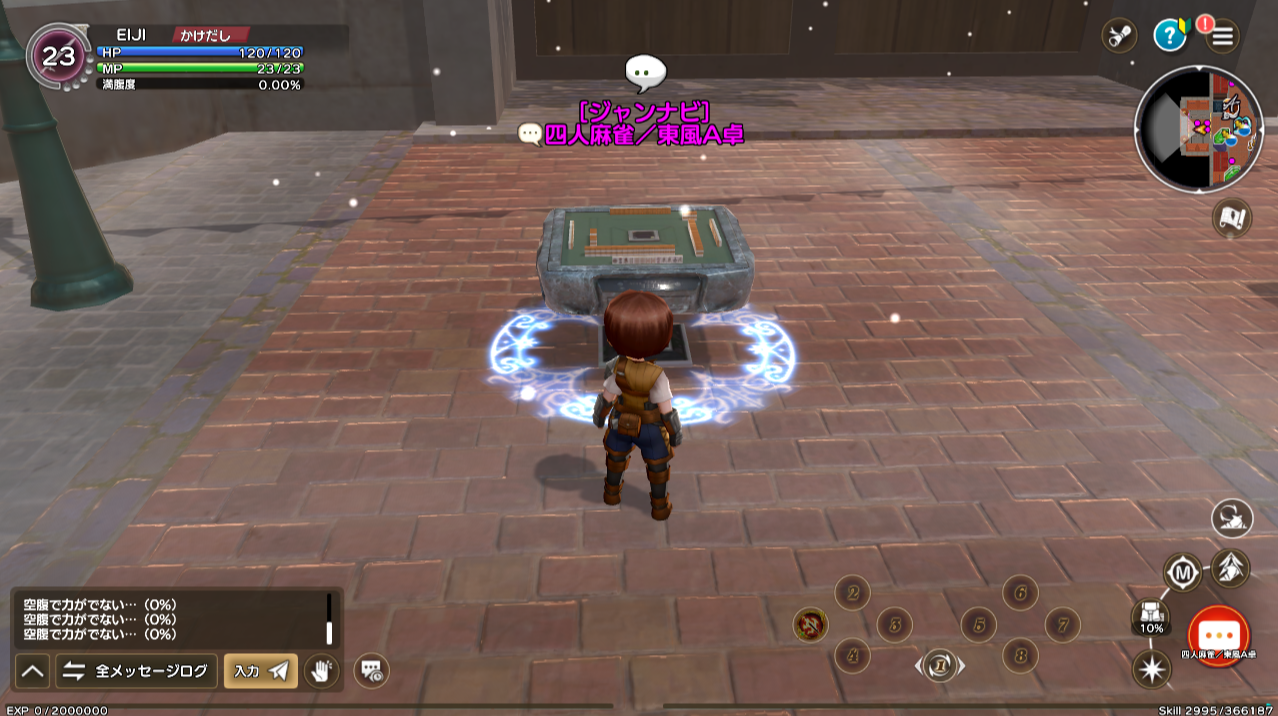Open the scroll quest icon
The height and width of the screenshot is (716, 1278).
pyautogui.click(x=1119, y=36)
